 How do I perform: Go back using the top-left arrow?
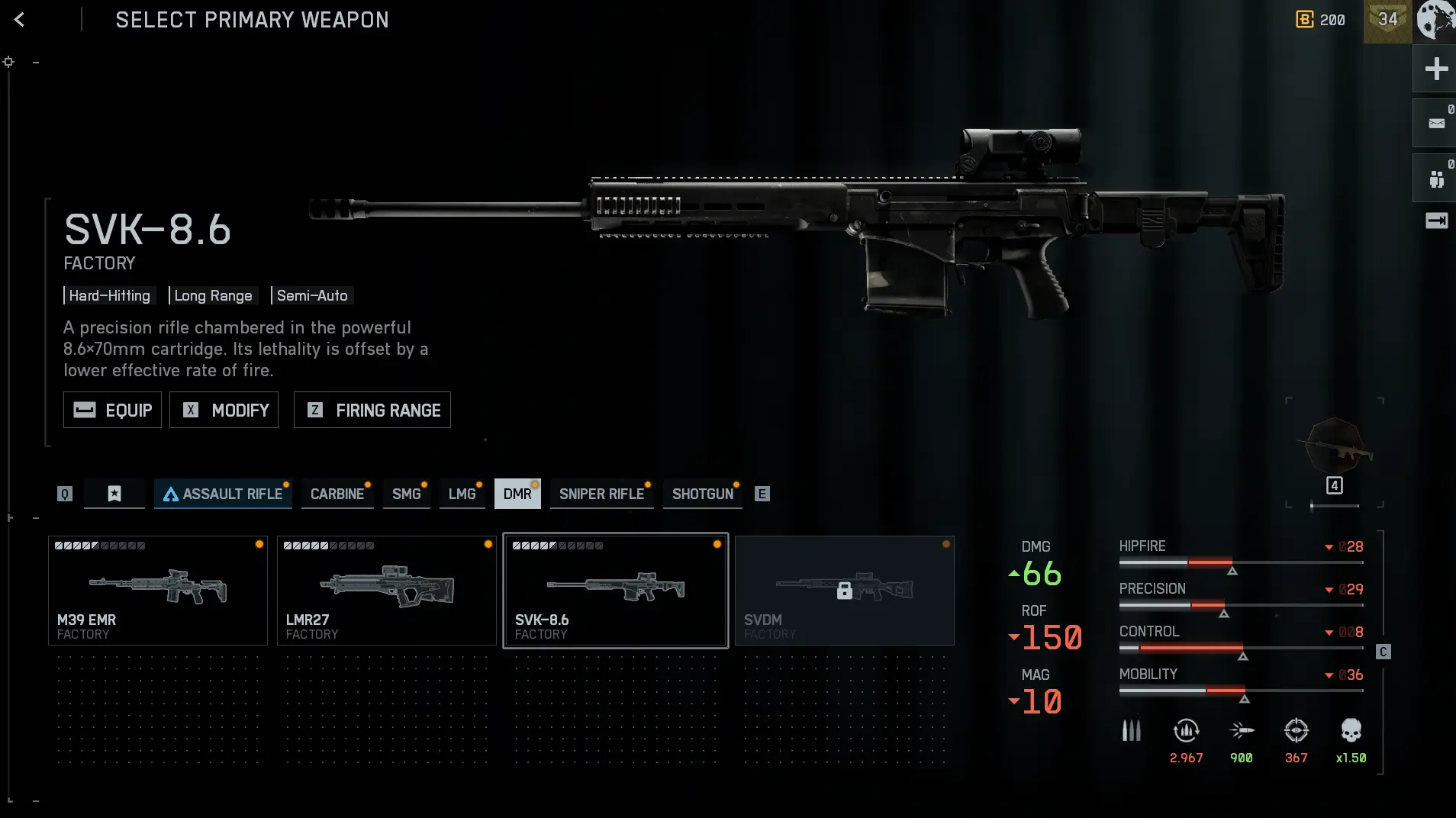(20, 20)
